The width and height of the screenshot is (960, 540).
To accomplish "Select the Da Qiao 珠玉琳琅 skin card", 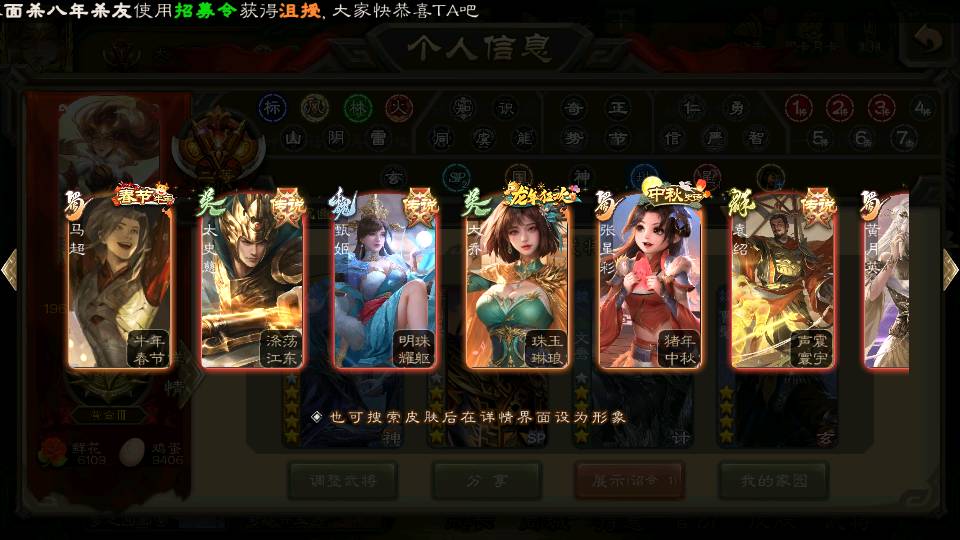I will pyautogui.click(x=517, y=282).
